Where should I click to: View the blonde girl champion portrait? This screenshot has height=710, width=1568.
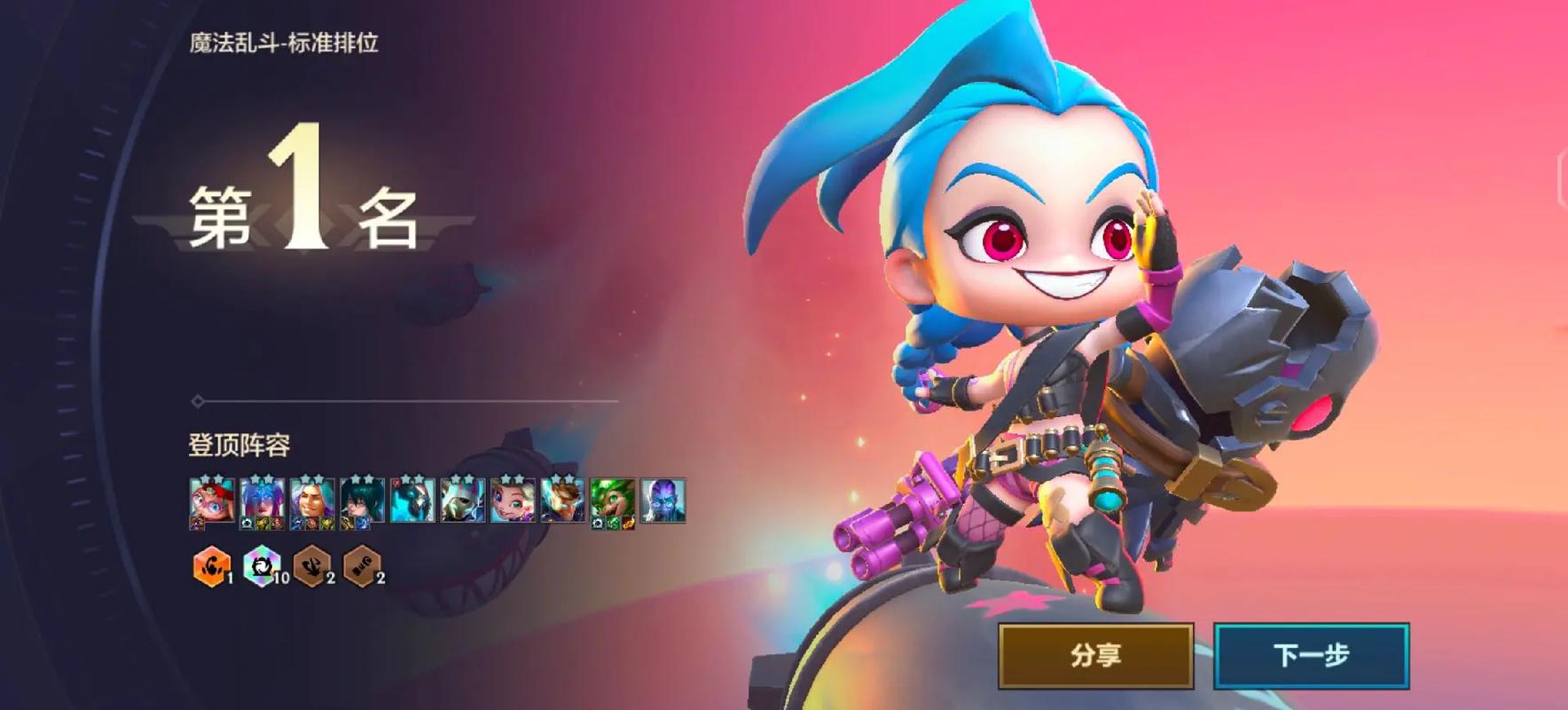click(x=513, y=501)
